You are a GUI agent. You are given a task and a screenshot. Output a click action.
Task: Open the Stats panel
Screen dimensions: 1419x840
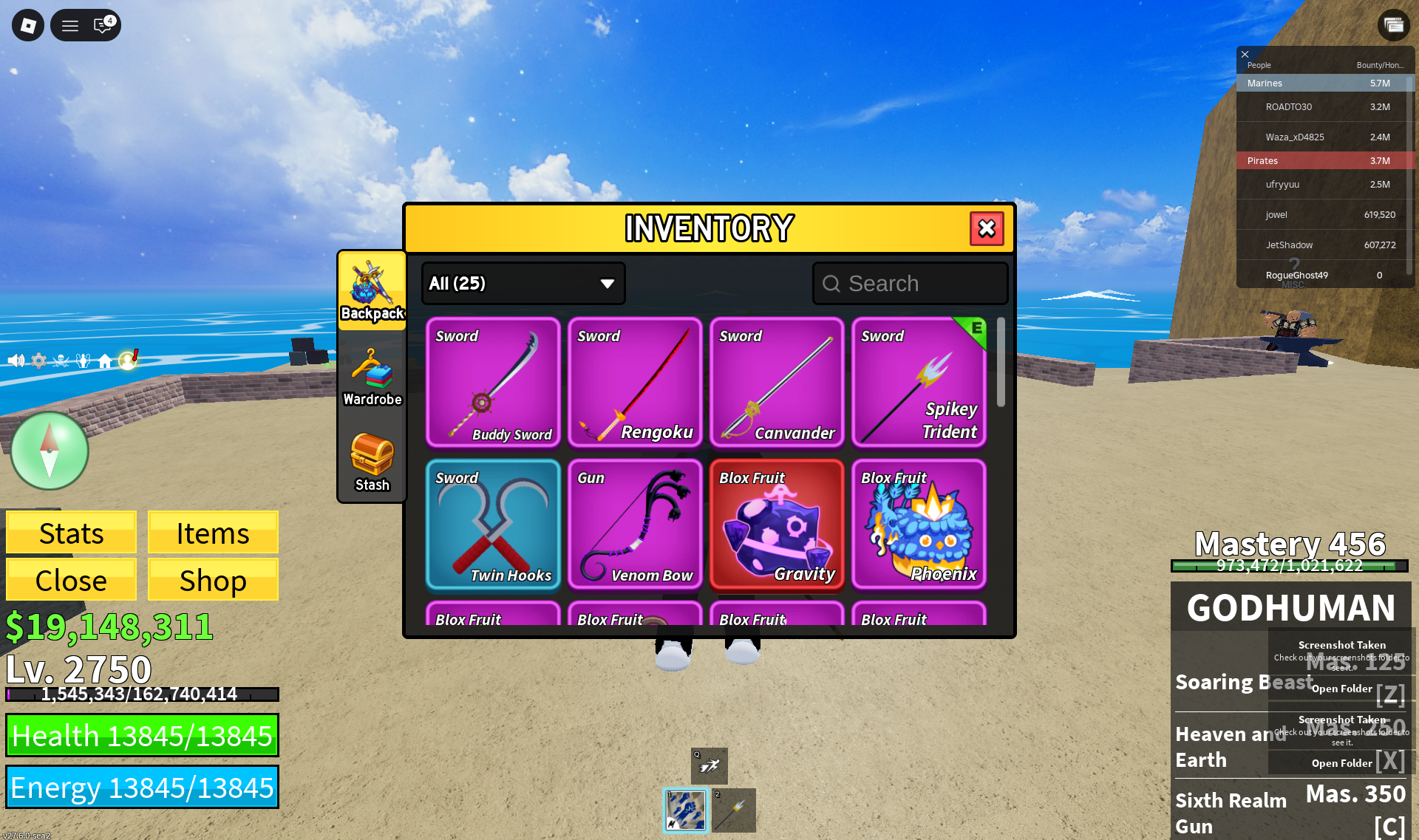click(71, 533)
